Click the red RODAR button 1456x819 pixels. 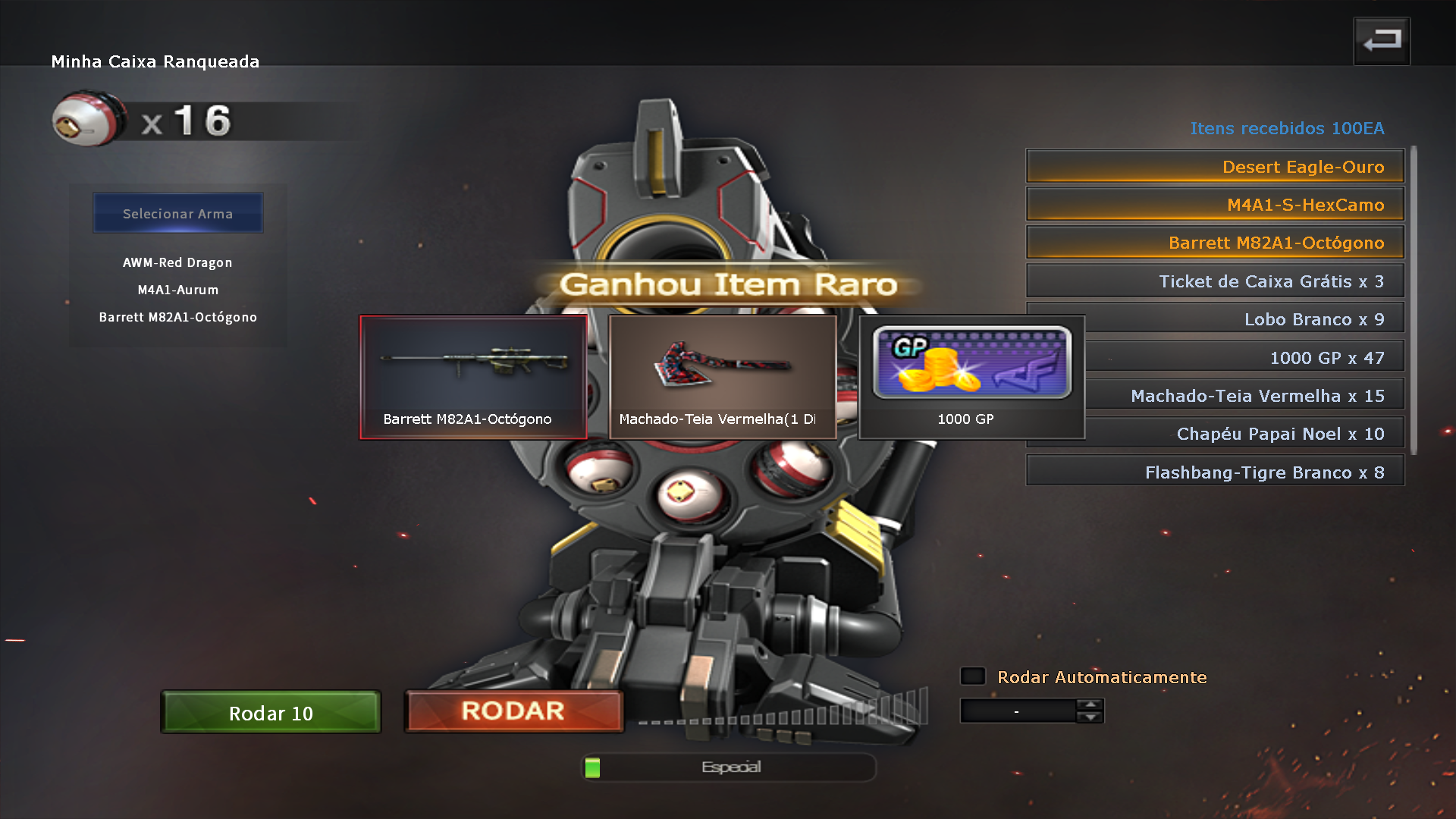click(x=513, y=711)
